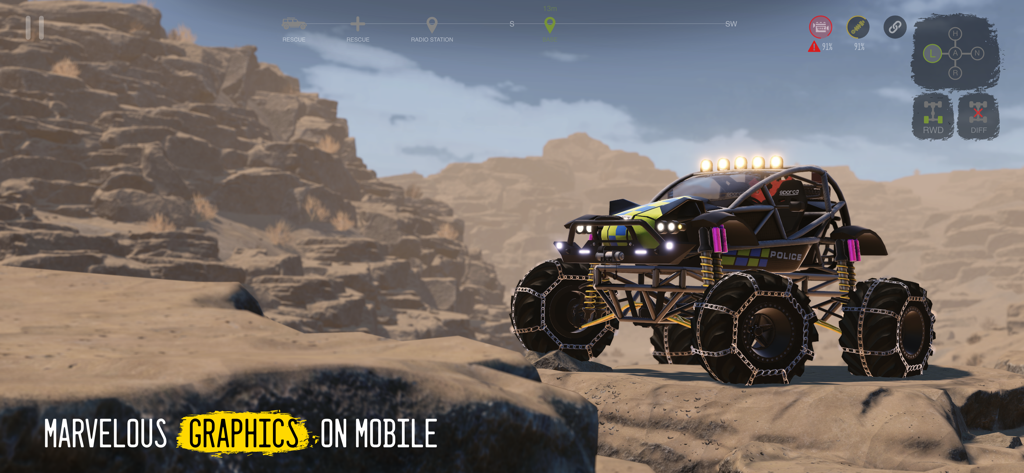The height and width of the screenshot is (473, 1024).
Task: Select the Radio Station compass marker
Action: point(432,25)
